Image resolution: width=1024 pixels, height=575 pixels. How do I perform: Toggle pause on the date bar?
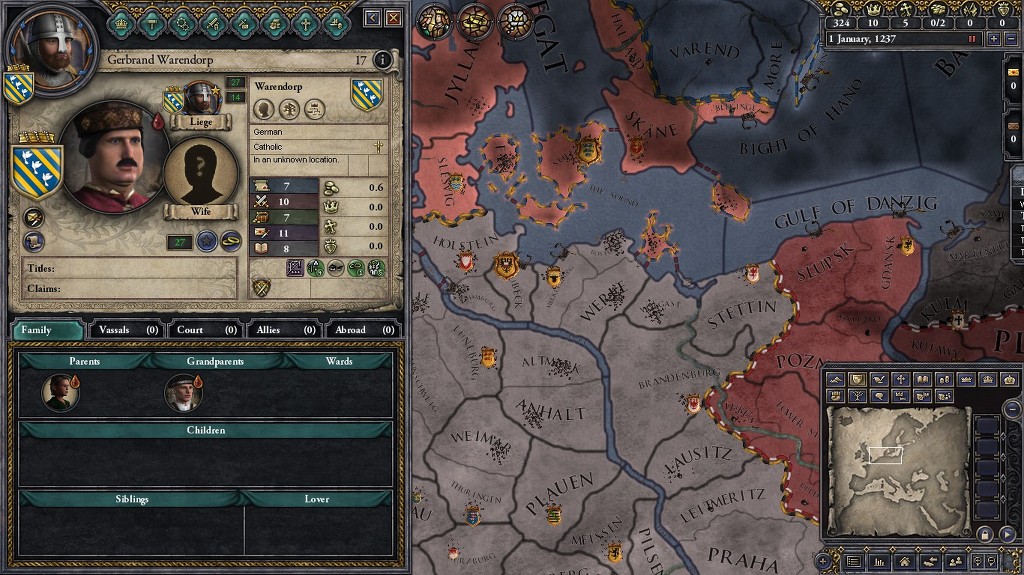pyautogui.click(x=971, y=38)
